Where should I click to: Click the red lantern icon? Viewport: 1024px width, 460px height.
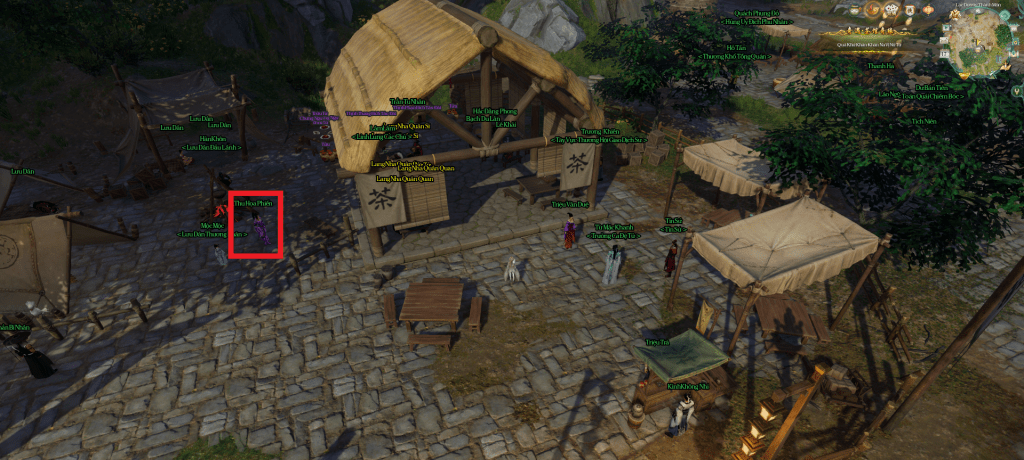928,9
